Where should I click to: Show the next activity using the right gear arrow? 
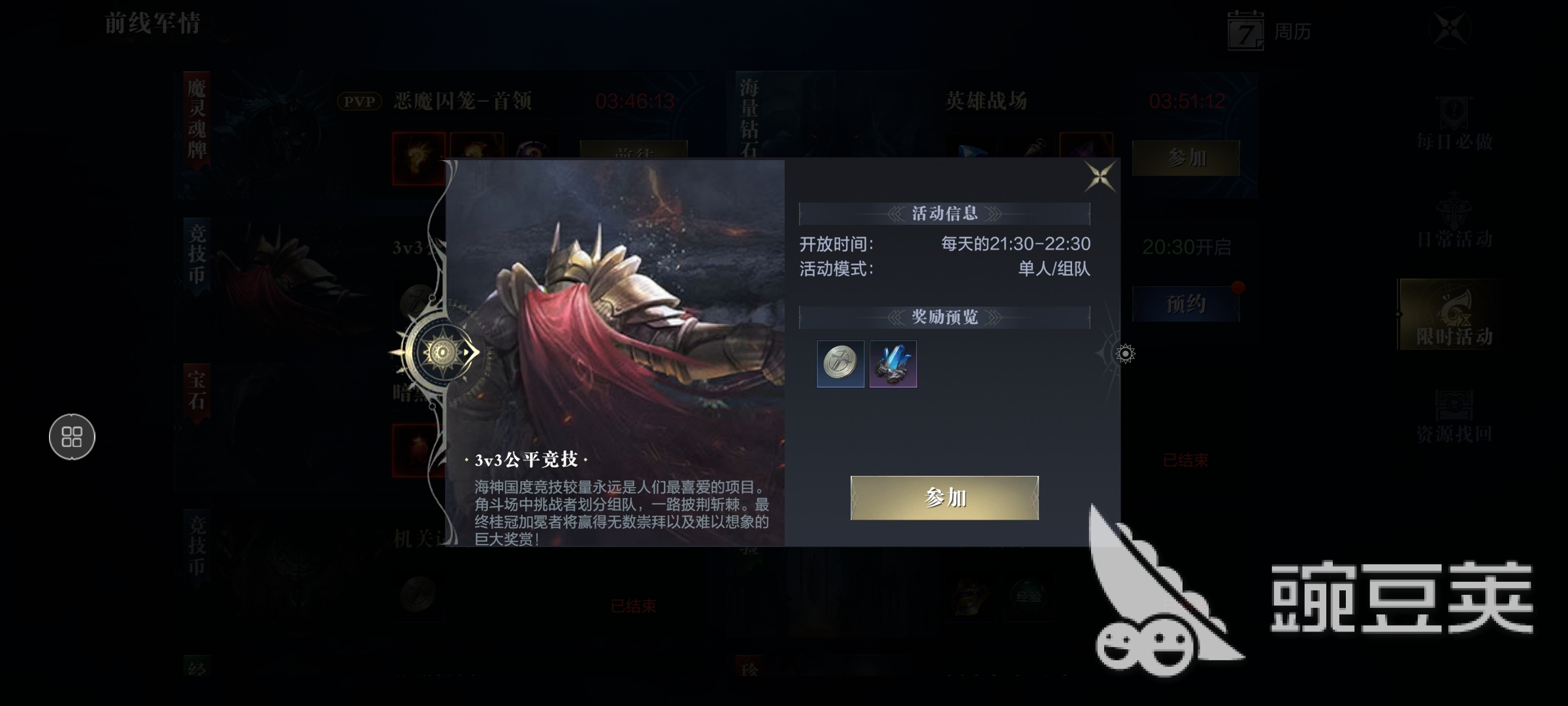[x=1124, y=354]
